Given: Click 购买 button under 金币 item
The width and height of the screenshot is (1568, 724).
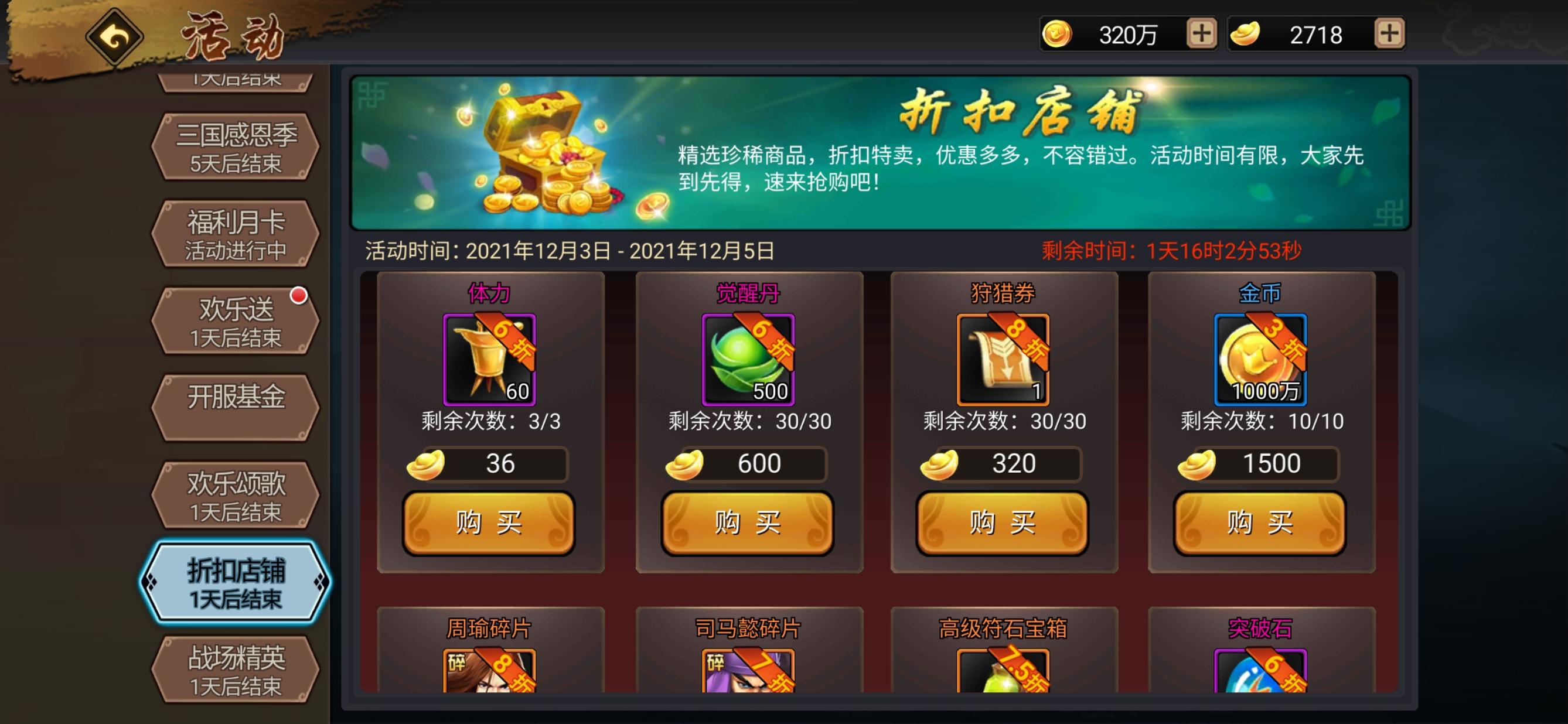Looking at the screenshot, I should [x=1259, y=524].
